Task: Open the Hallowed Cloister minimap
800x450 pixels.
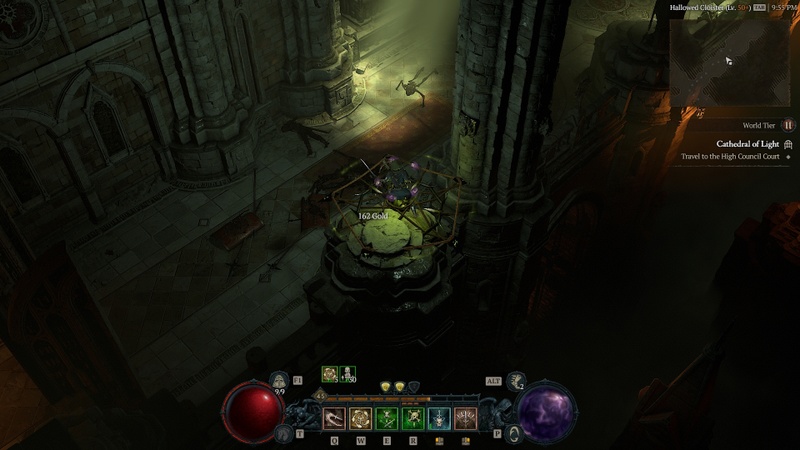Action: pyautogui.click(x=730, y=62)
